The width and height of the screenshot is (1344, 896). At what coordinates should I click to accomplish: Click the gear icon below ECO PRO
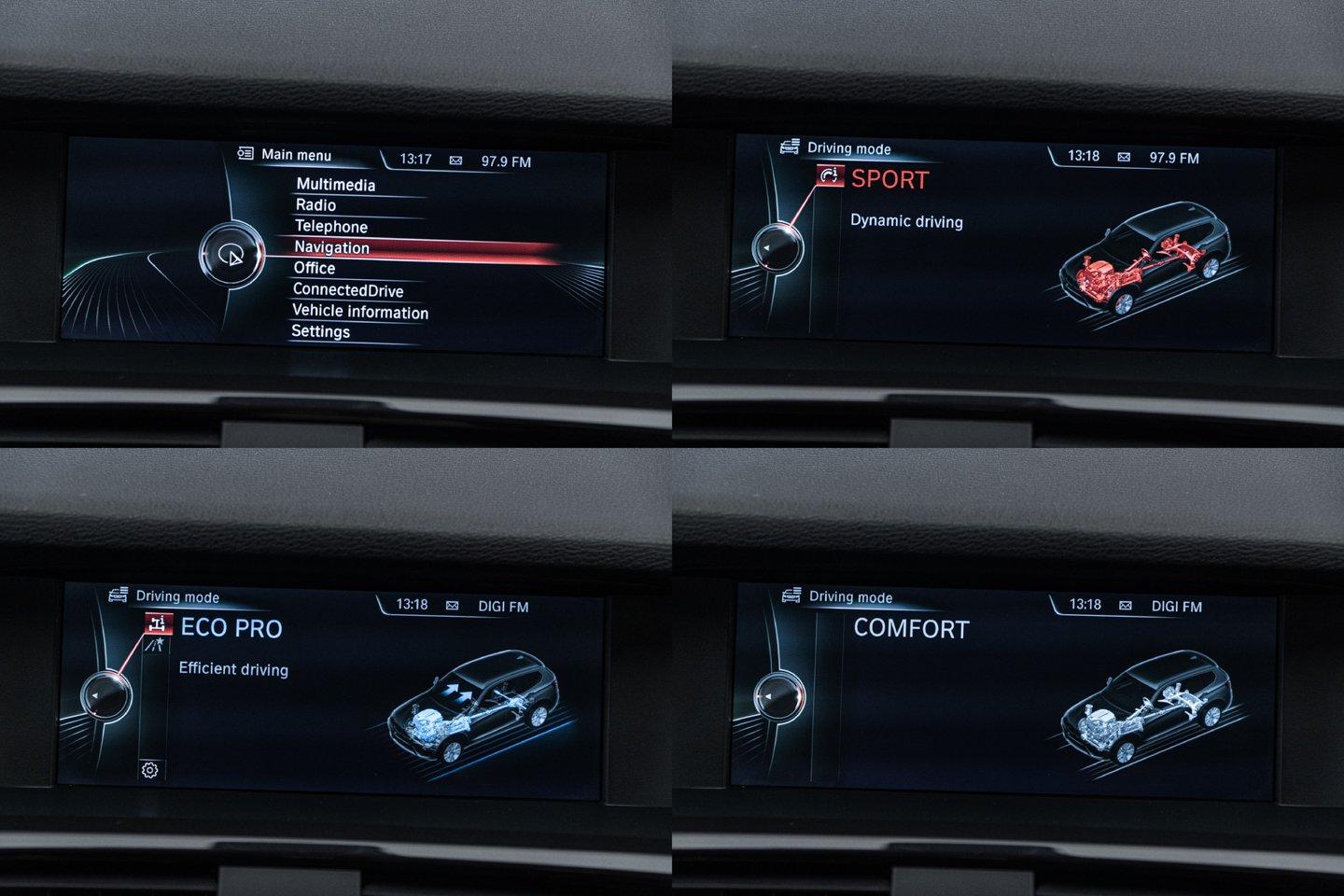click(x=149, y=770)
